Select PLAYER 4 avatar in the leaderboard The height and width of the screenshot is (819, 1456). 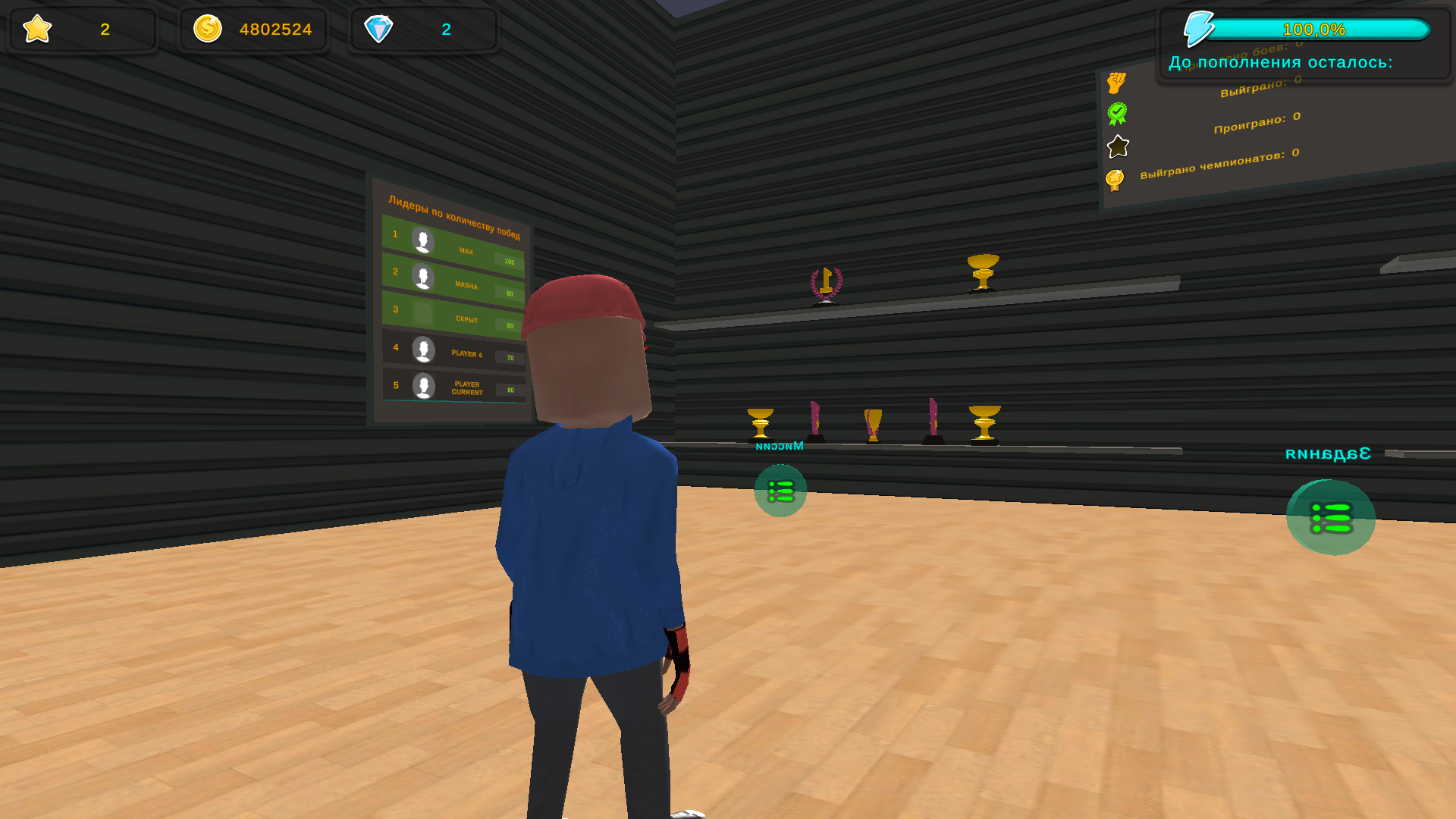(423, 350)
